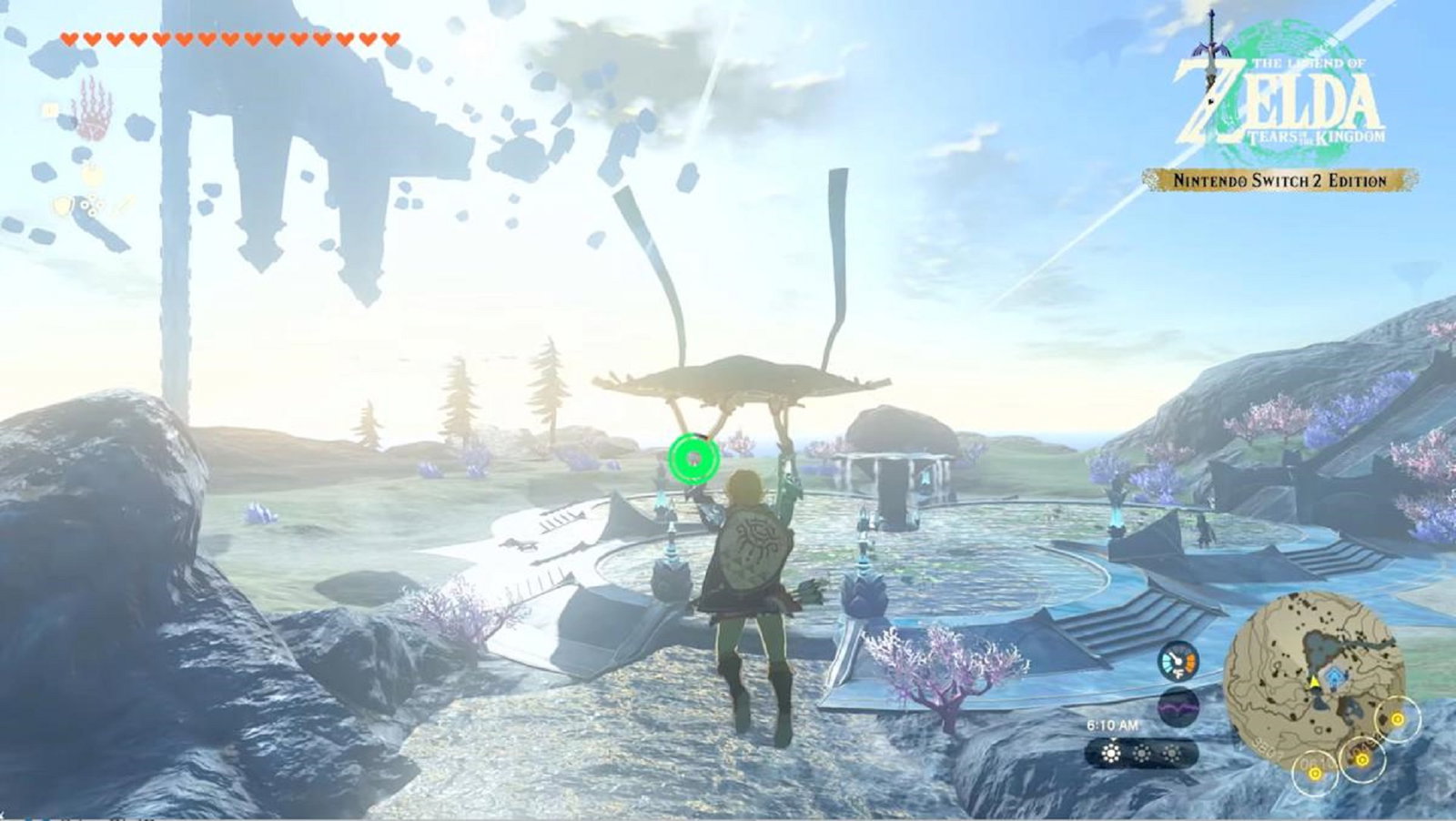The width and height of the screenshot is (1456, 821).
Task: Click the temperature gauge dial
Action: 1178,661
